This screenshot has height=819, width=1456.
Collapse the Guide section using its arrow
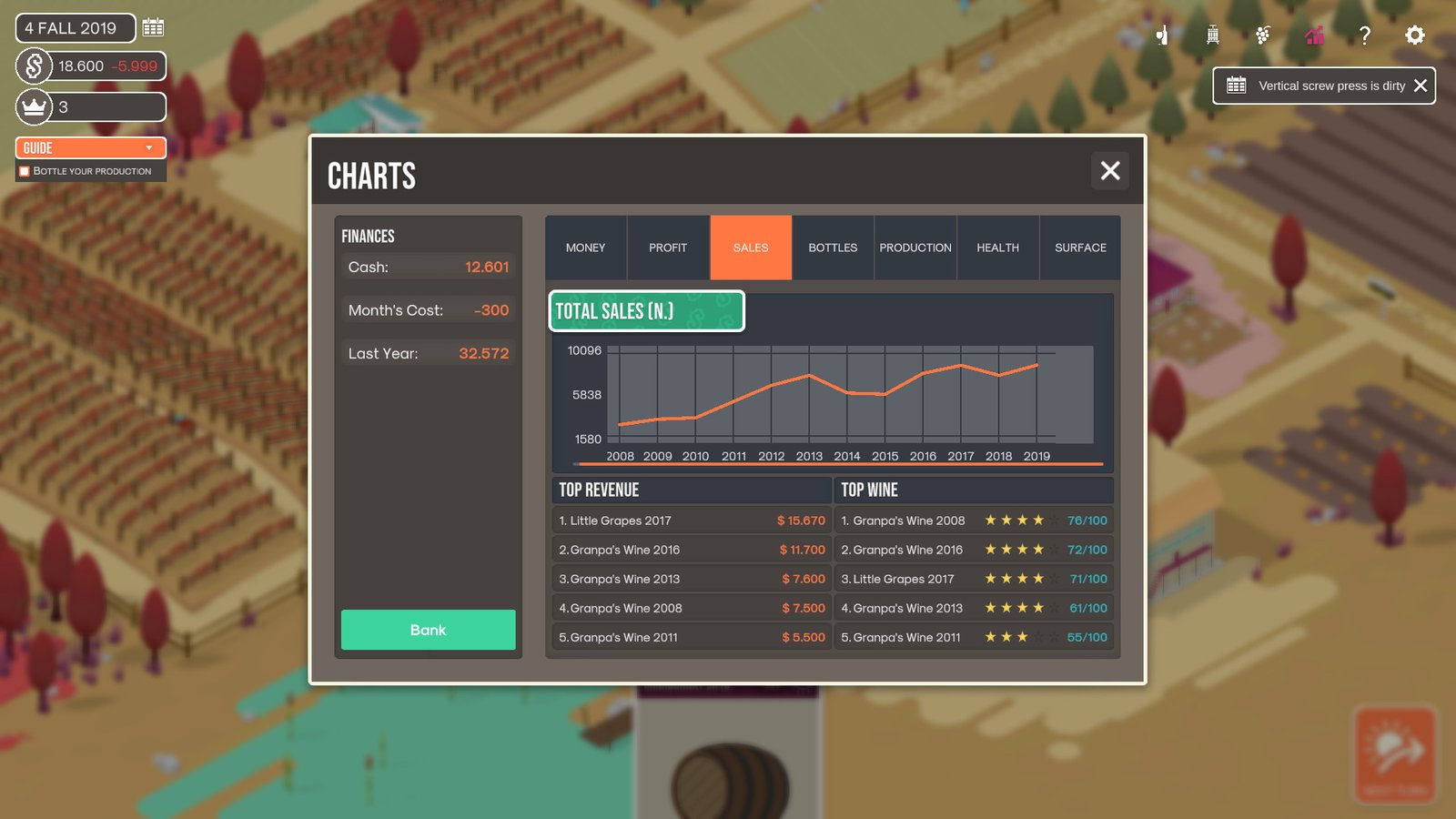coord(151,147)
